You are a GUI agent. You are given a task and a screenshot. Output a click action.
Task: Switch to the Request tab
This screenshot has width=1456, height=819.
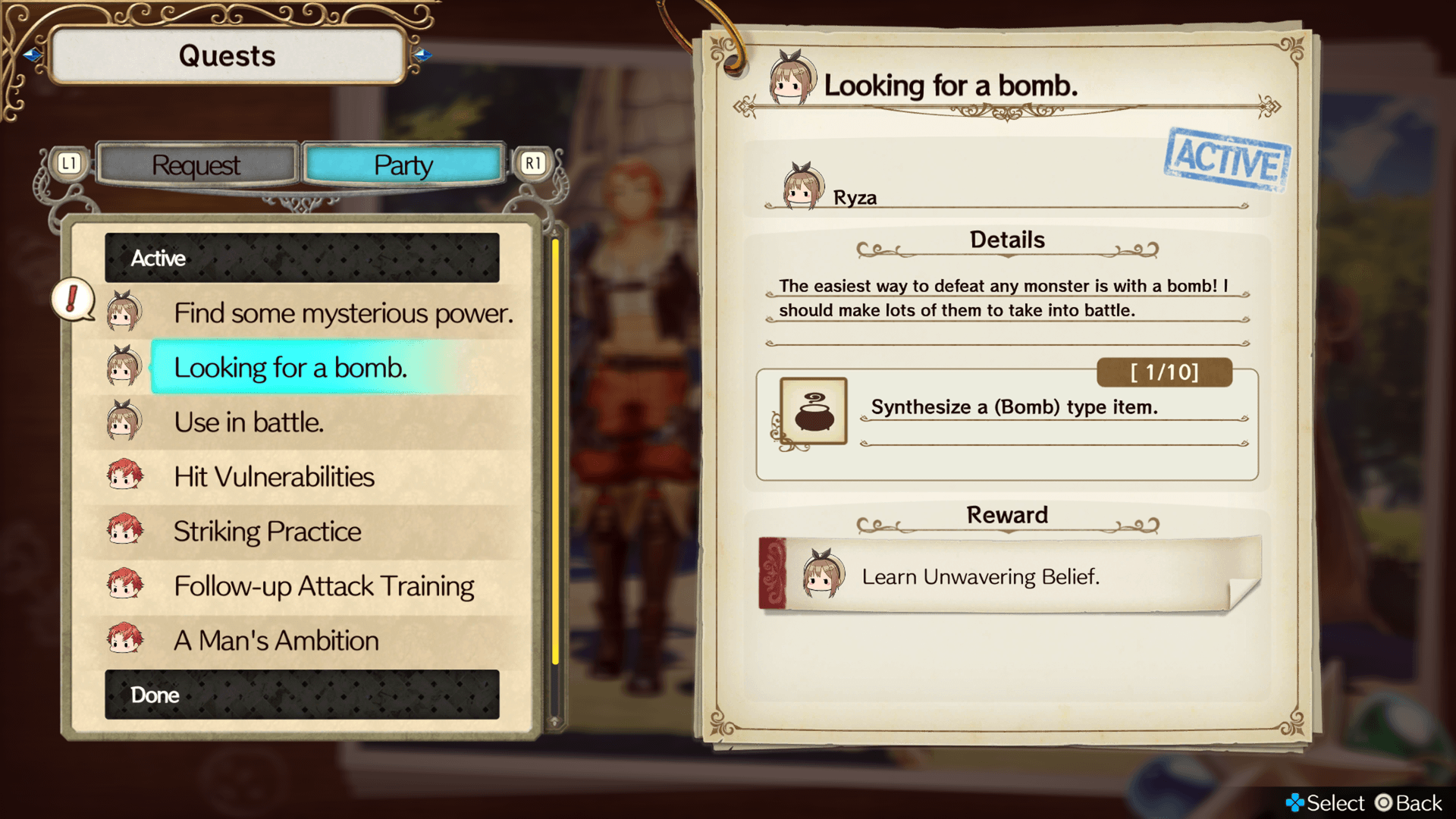point(196,165)
